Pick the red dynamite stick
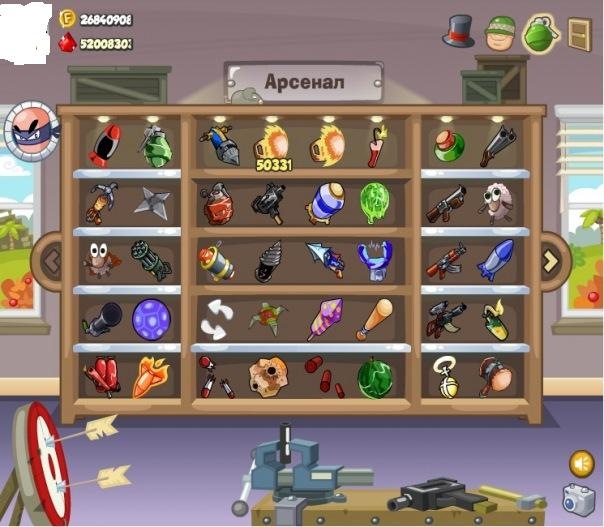 pos(376,148)
